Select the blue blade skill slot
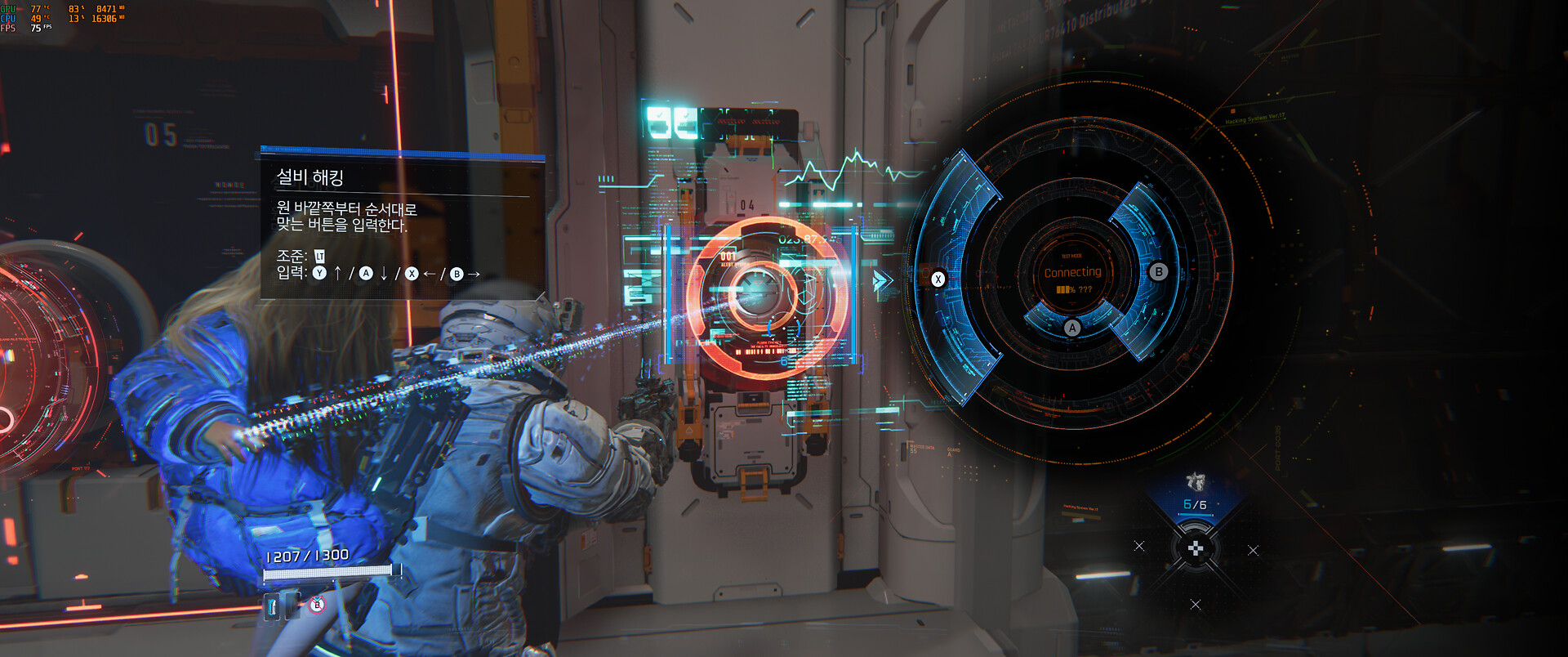This screenshot has width=1568, height=657. [x=273, y=606]
